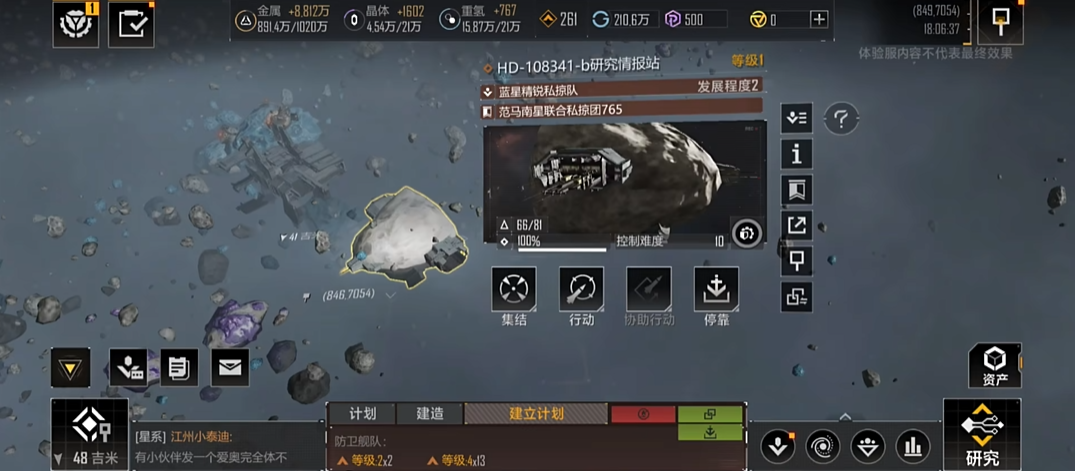Open the 研究 (research) panel
Viewport: 1075px width, 471px height.
click(982, 434)
